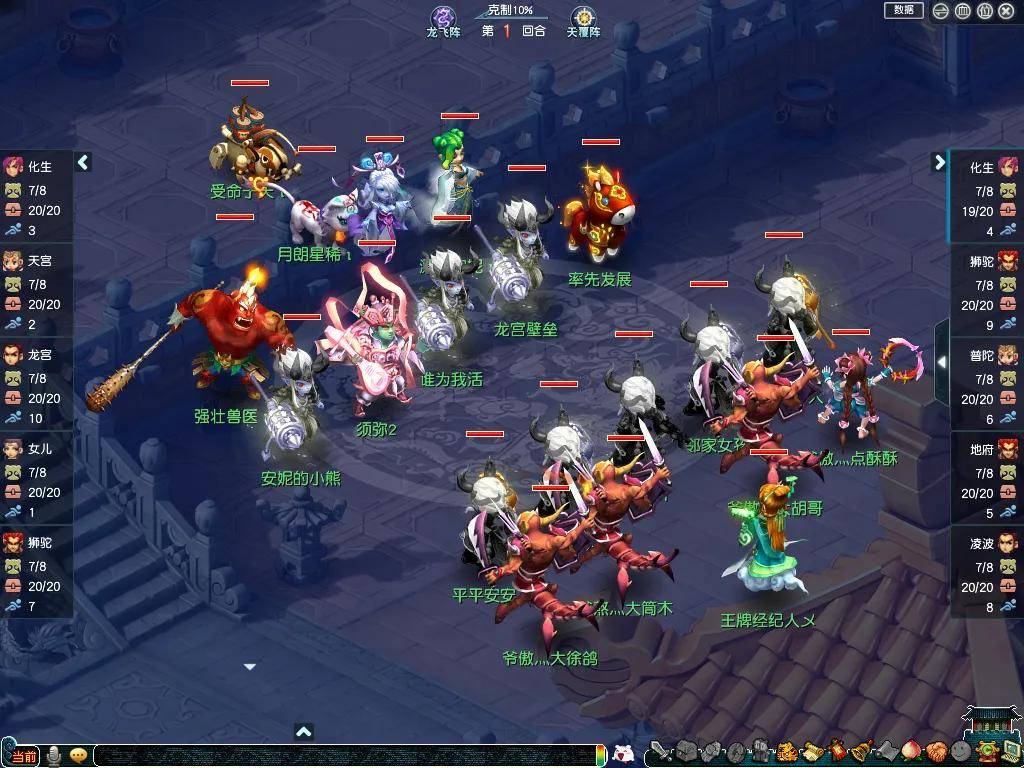The height and width of the screenshot is (768, 1024).
Task: Select the 当前 chat channel button
Action: click(x=24, y=756)
